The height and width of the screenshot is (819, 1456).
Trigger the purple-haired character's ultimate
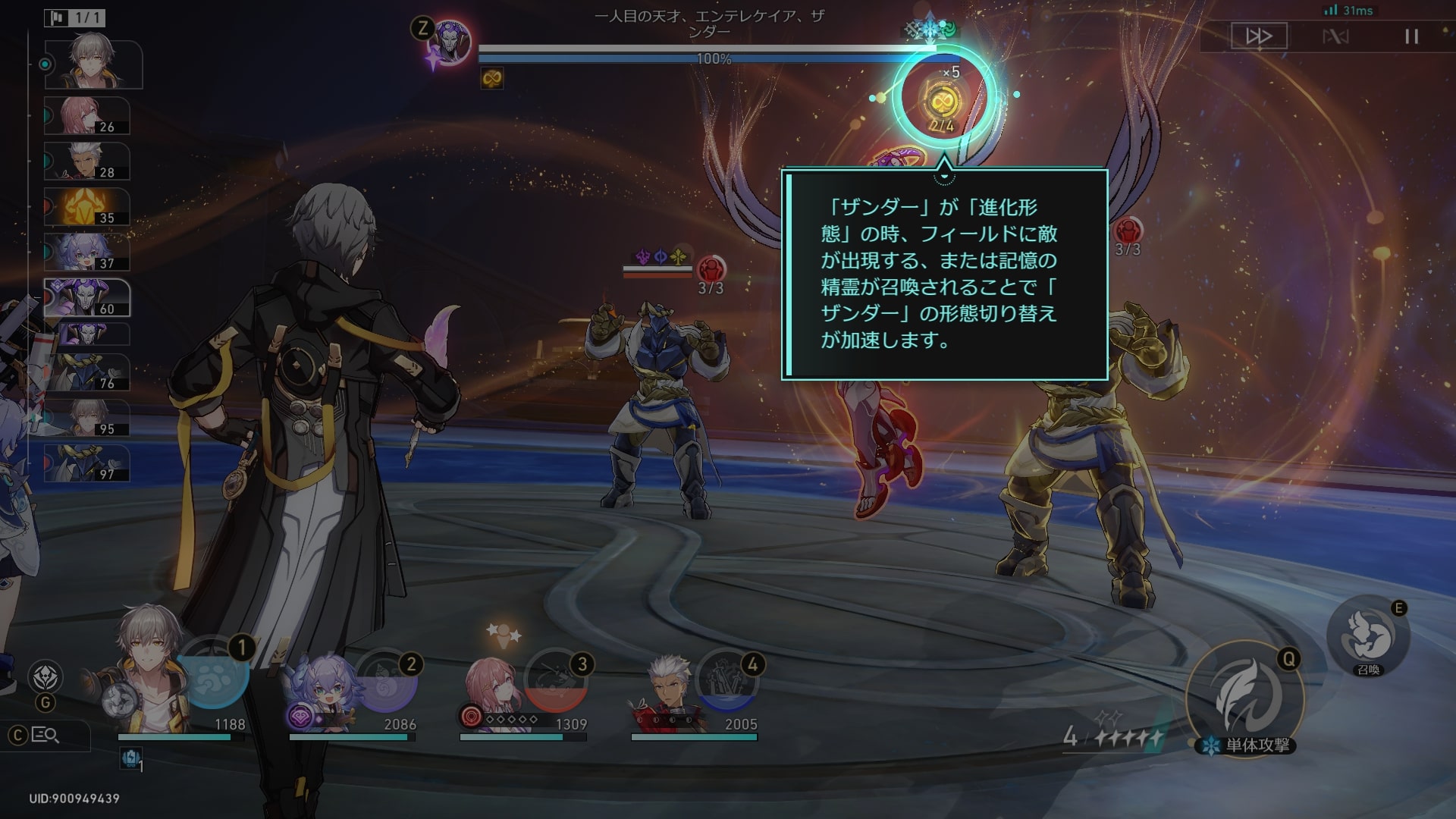click(384, 681)
